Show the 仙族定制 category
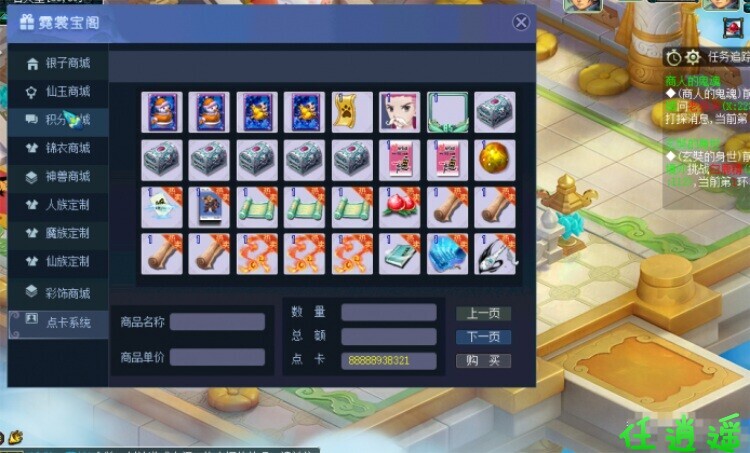 click(58, 261)
